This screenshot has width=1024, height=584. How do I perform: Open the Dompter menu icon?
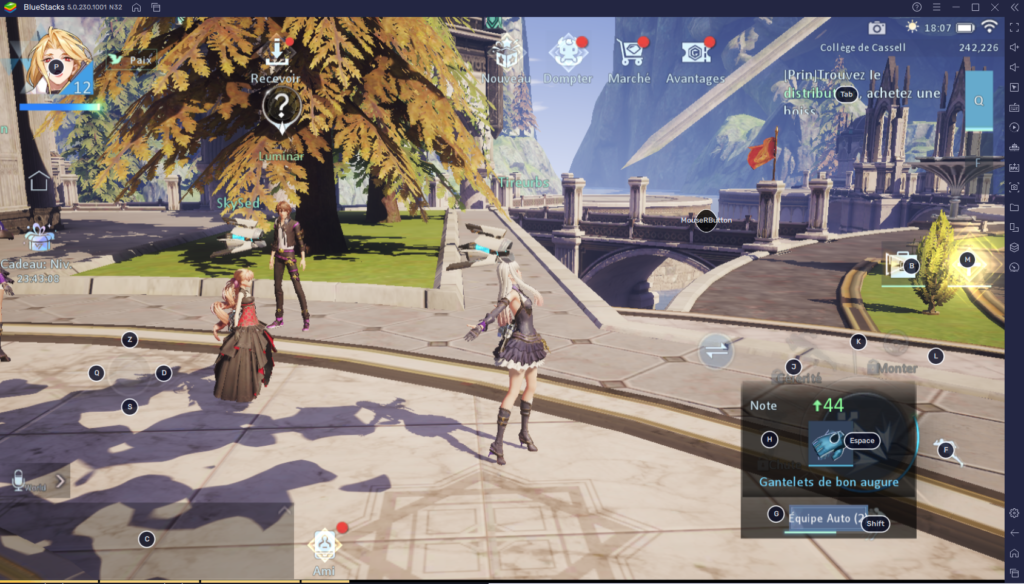pos(568,52)
